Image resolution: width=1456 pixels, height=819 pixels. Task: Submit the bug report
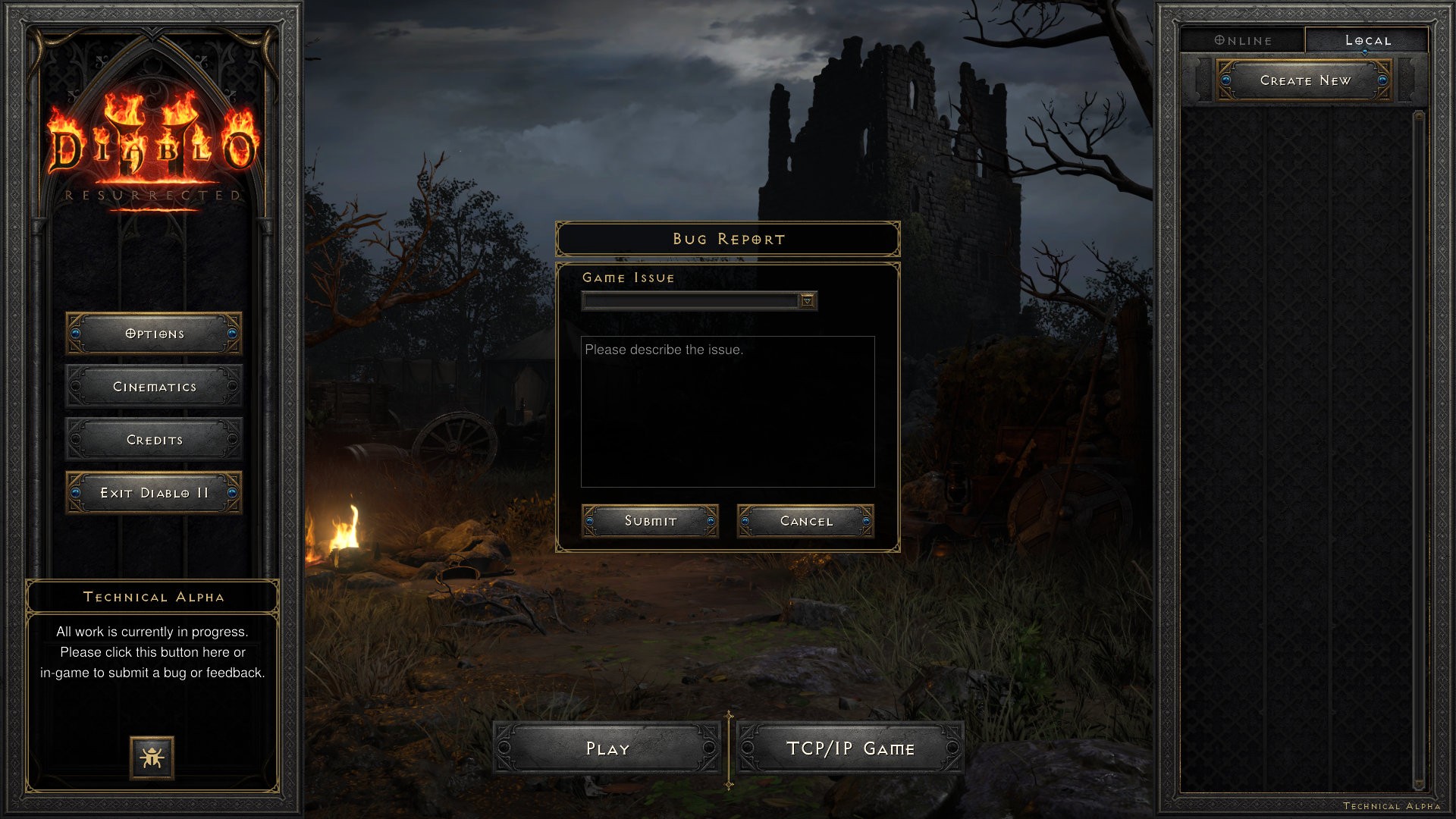pos(650,521)
